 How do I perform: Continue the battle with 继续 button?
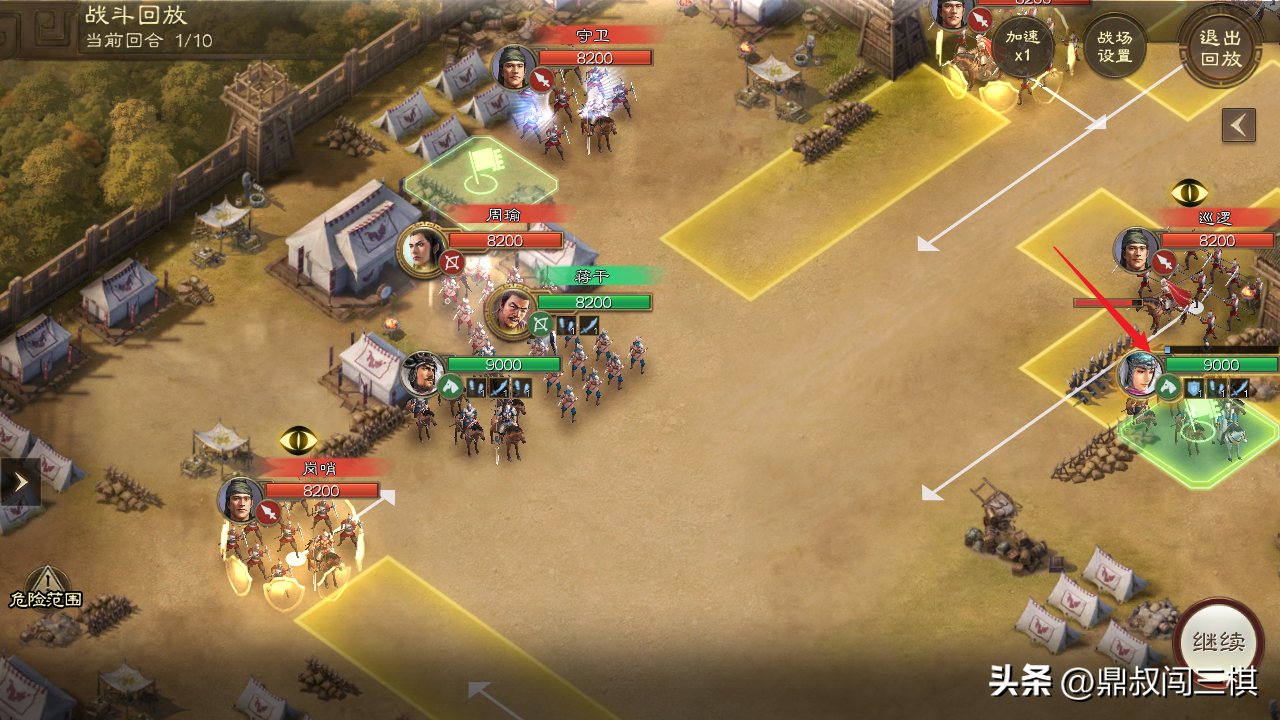[x=1218, y=642]
